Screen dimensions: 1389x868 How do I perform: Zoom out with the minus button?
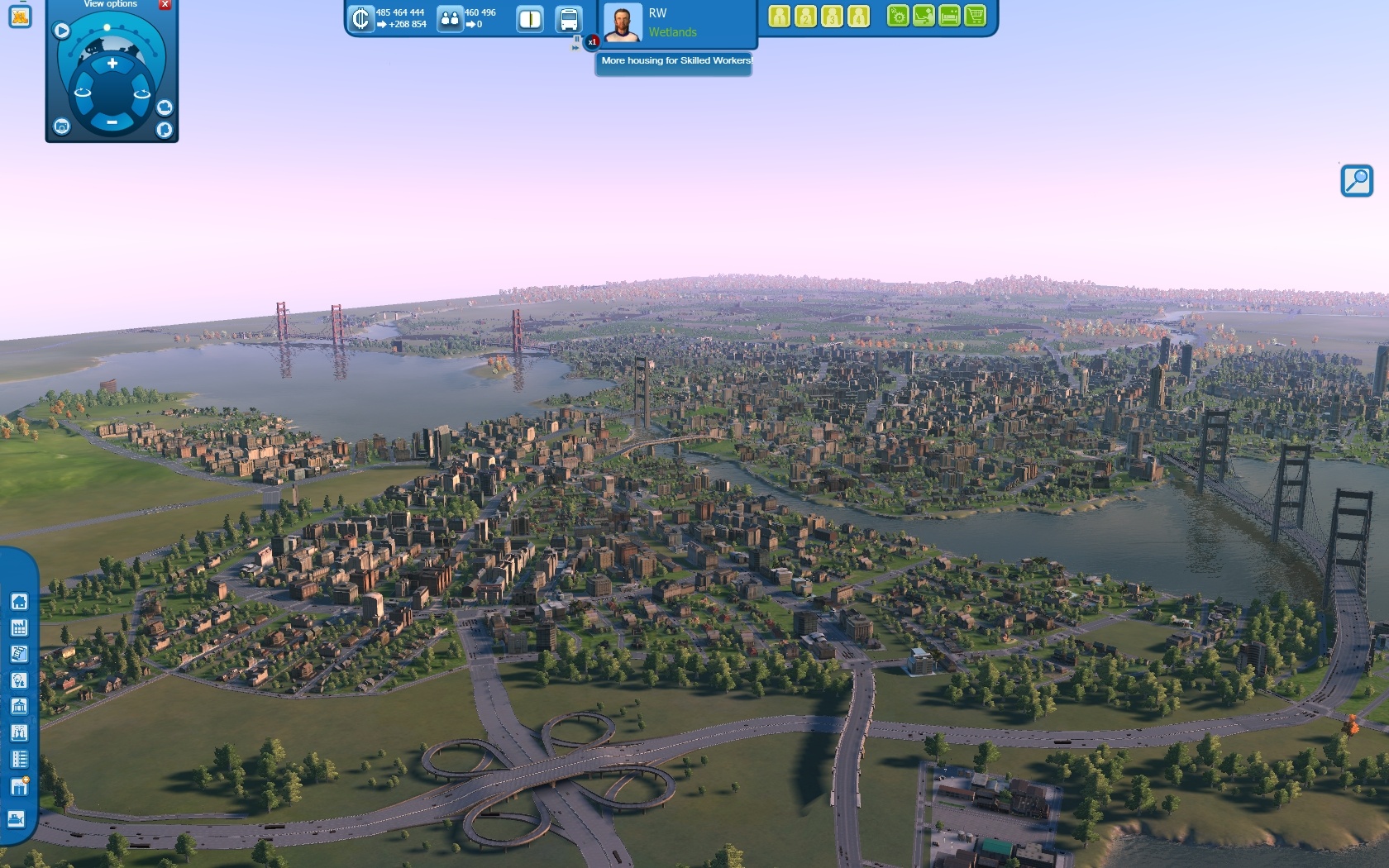tap(112, 122)
